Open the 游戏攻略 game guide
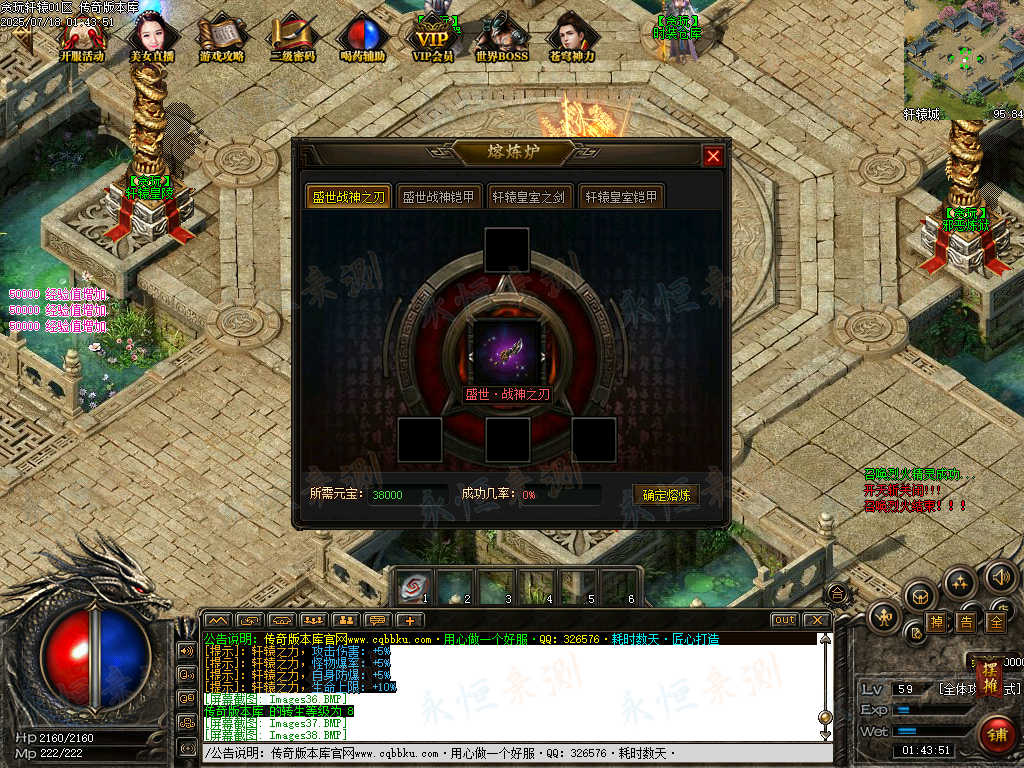 click(222, 36)
